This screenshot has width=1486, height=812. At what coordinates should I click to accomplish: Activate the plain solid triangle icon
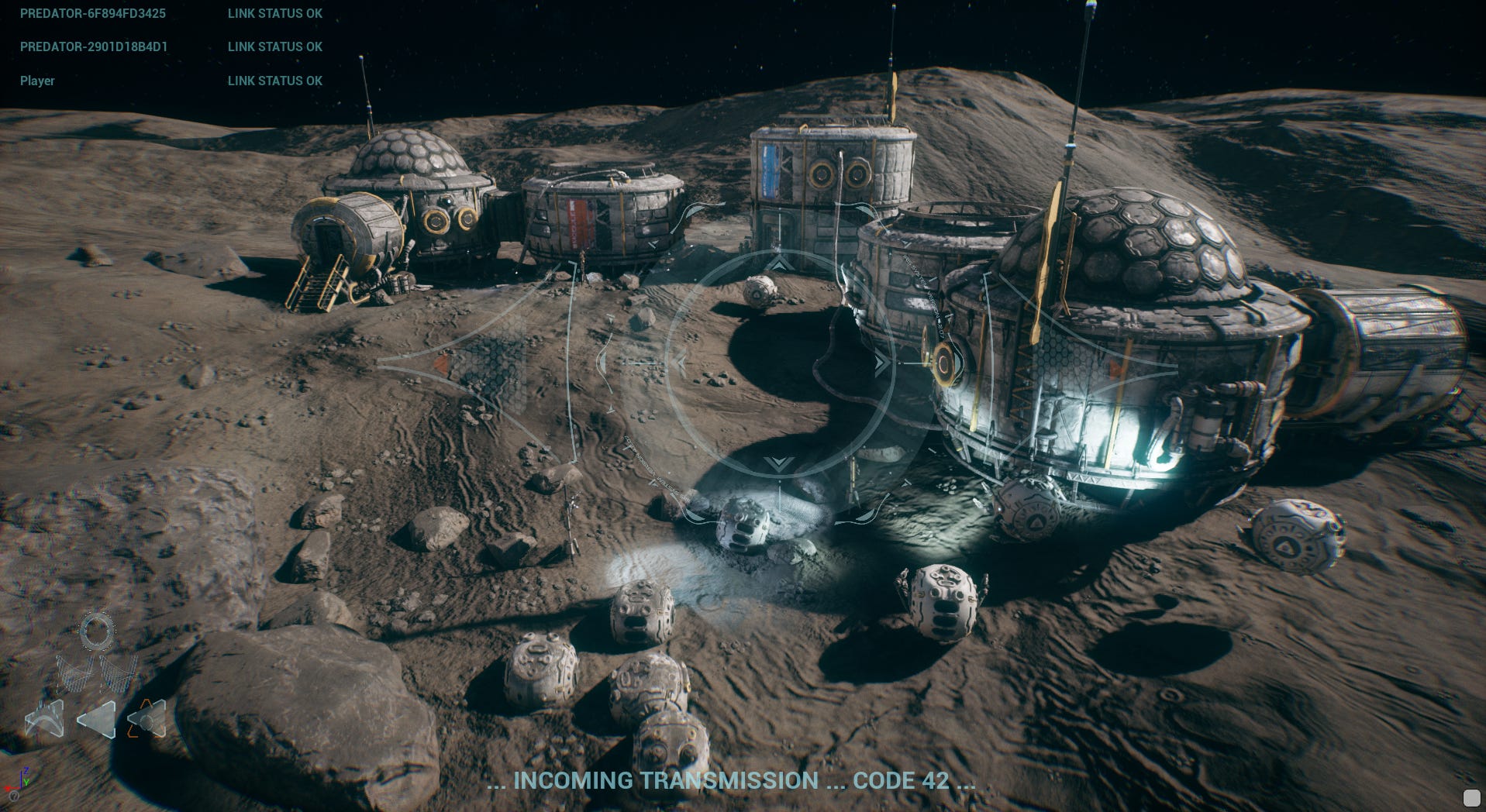click(97, 720)
